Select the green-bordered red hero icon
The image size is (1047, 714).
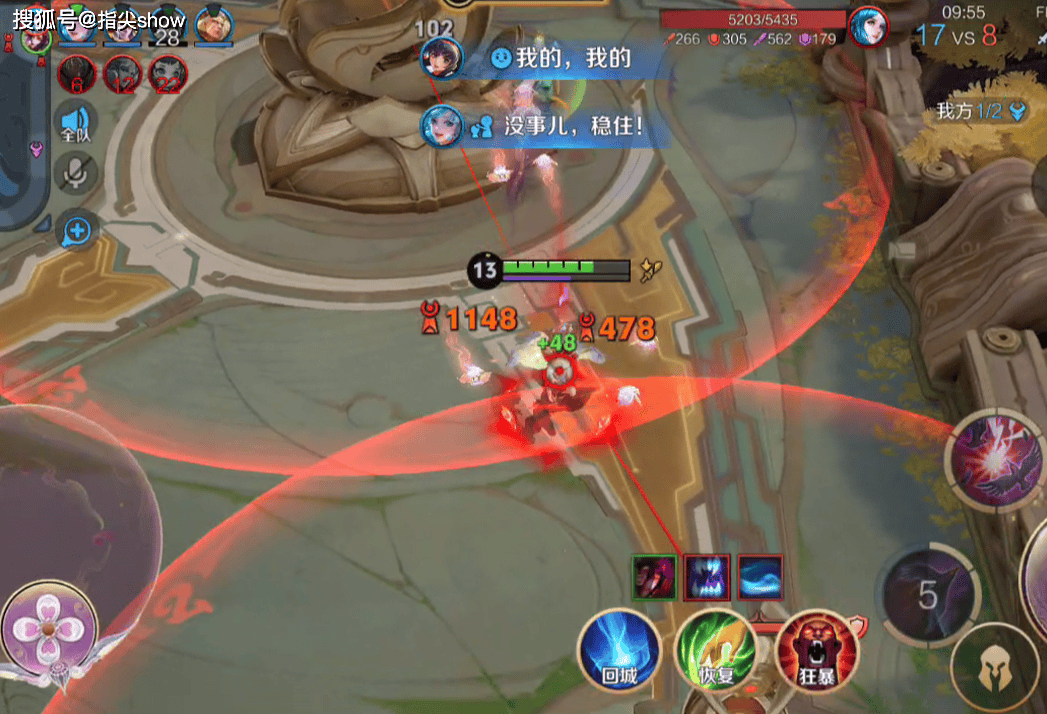tap(654, 577)
